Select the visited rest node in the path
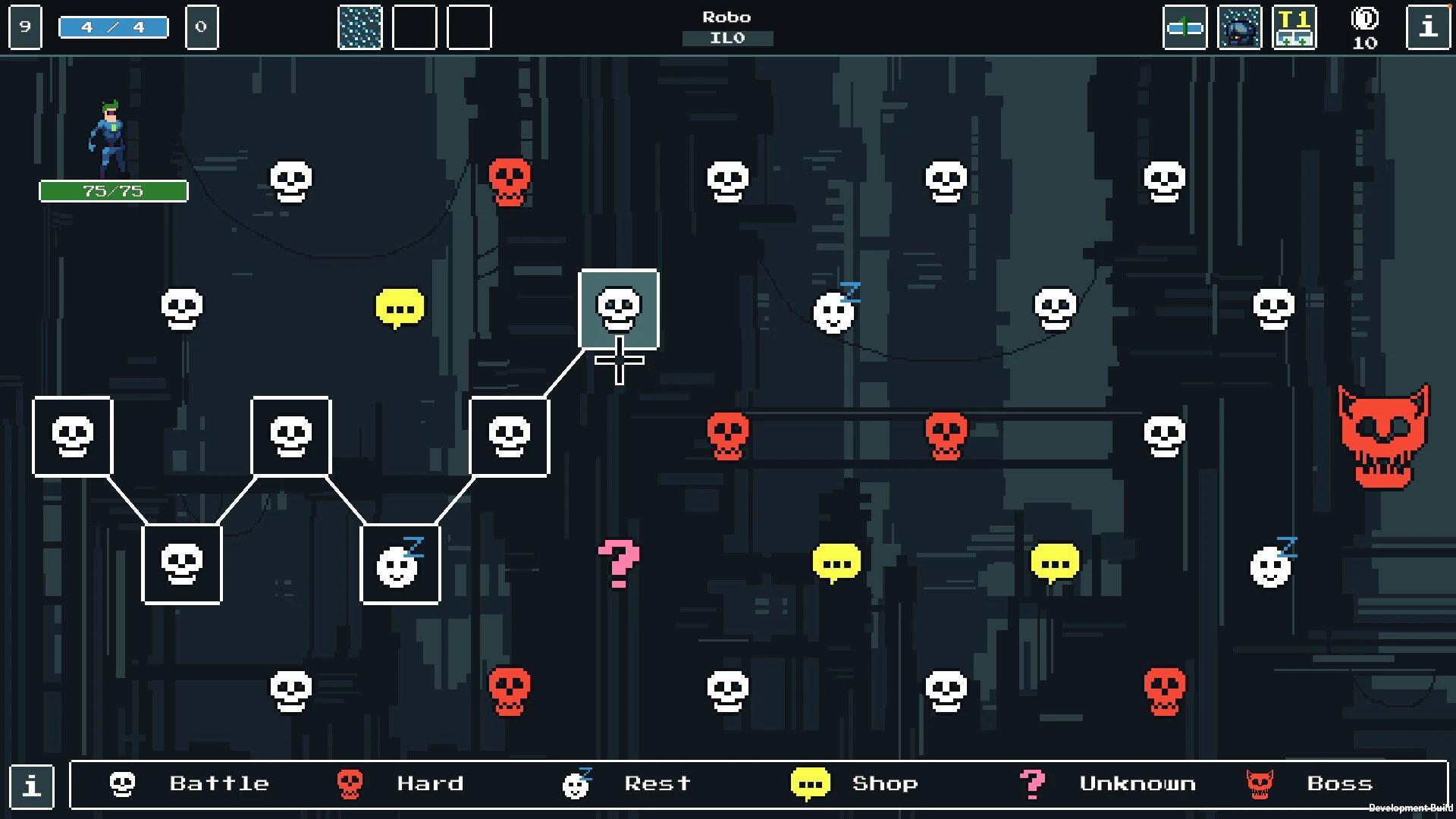Image resolution: width=1456 pixels, height=819 pixels. (400, 565)
